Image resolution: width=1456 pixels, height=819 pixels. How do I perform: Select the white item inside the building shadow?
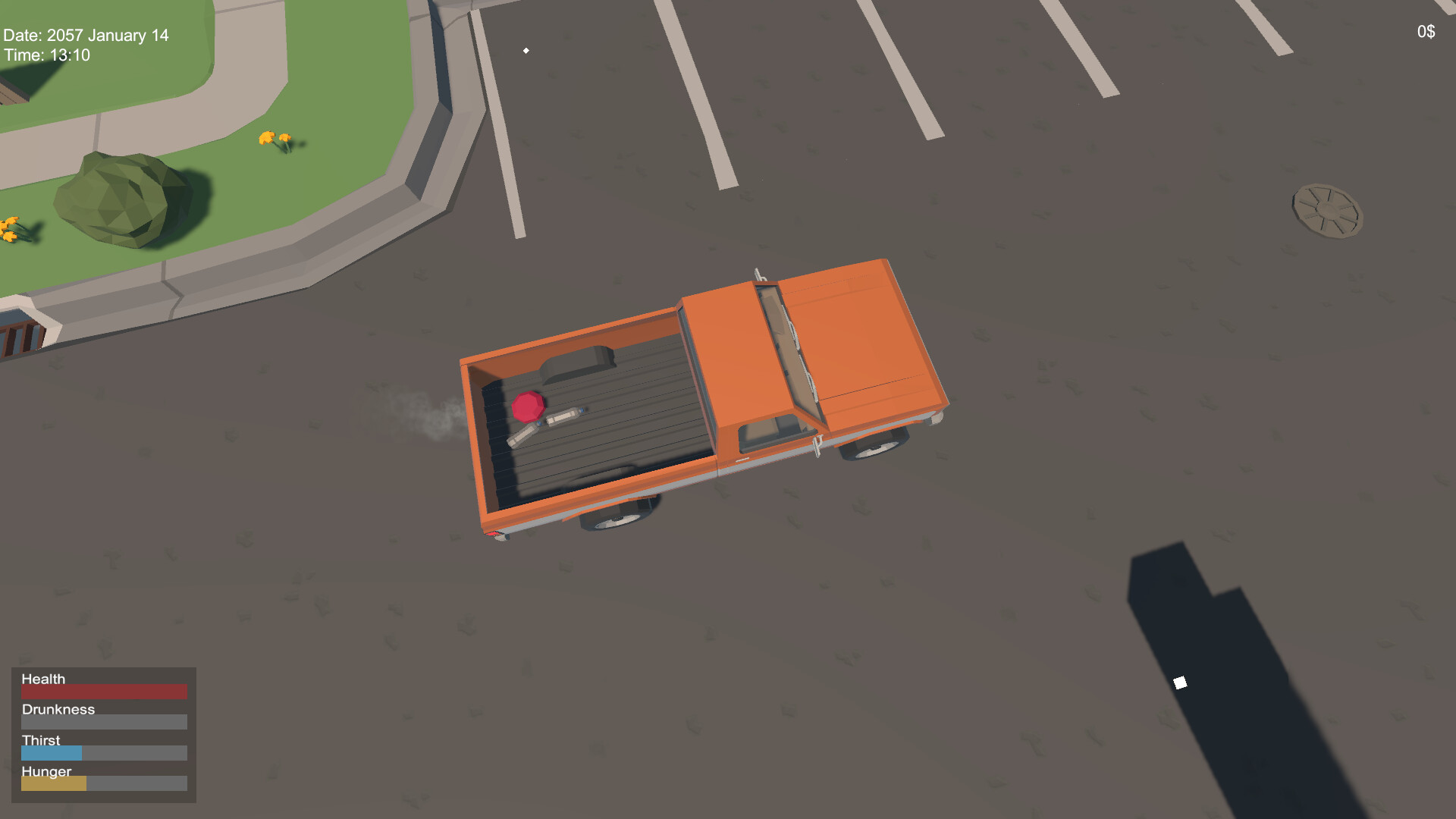point(1181,682)
